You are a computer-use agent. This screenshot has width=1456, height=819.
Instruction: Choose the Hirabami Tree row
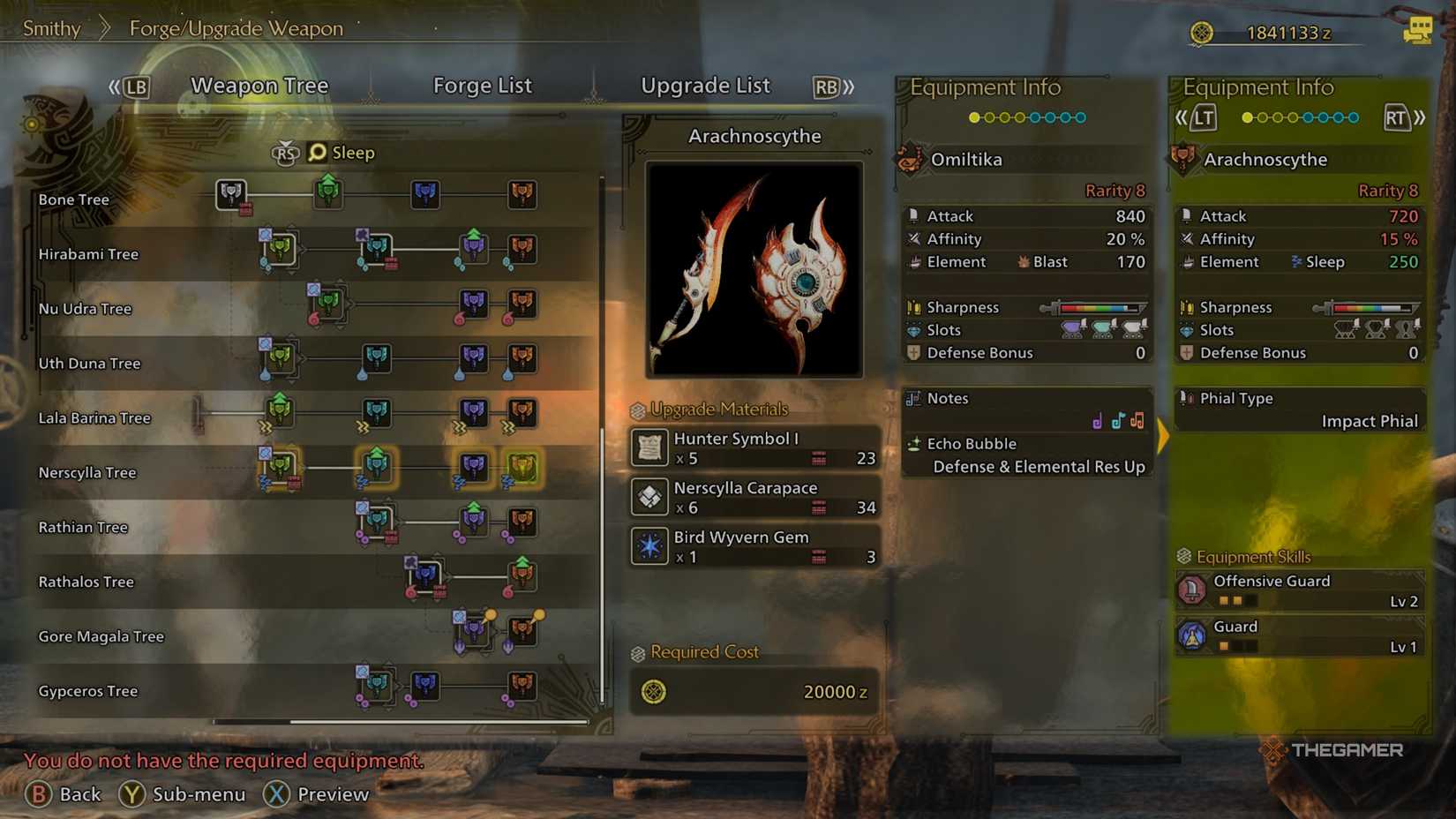88,254
